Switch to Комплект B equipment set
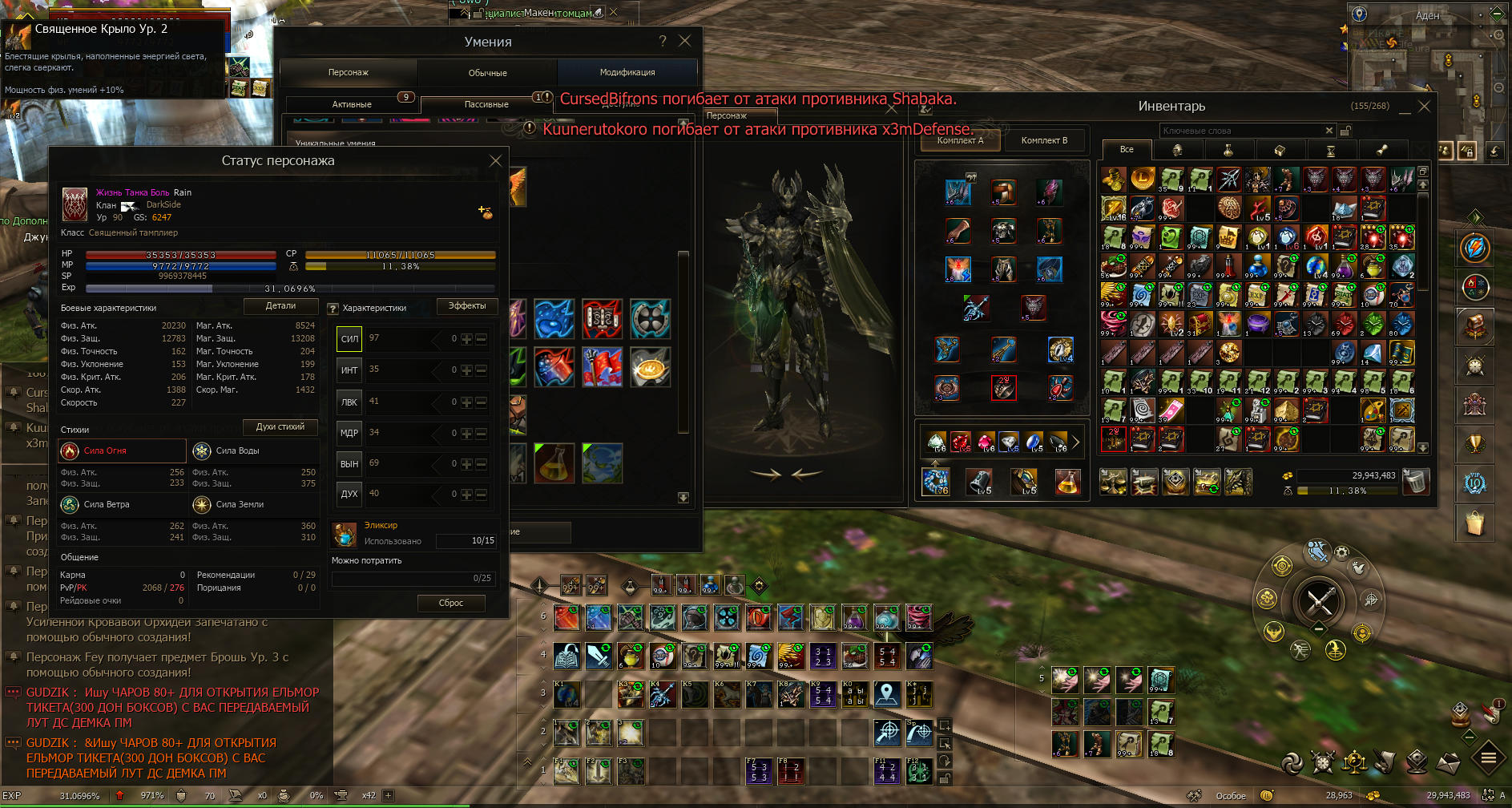Viewport: 1512px width, 808px height. pyautogui.click(x=1044, y=140)
